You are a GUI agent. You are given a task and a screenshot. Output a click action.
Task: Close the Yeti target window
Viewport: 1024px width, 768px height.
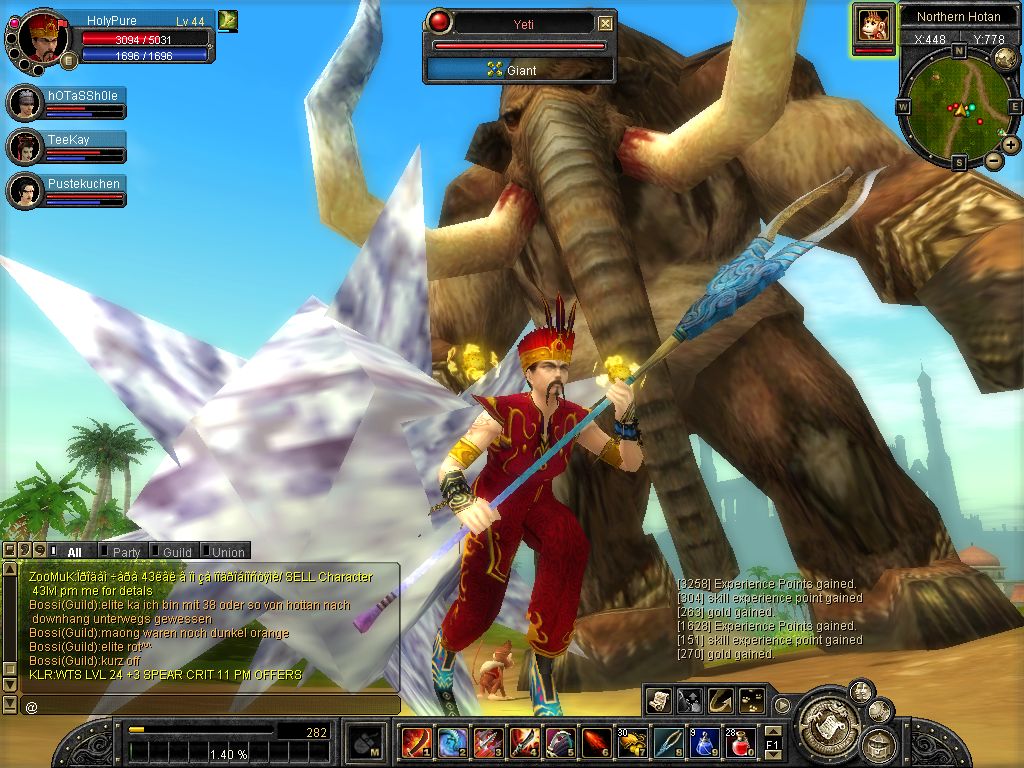605,23
